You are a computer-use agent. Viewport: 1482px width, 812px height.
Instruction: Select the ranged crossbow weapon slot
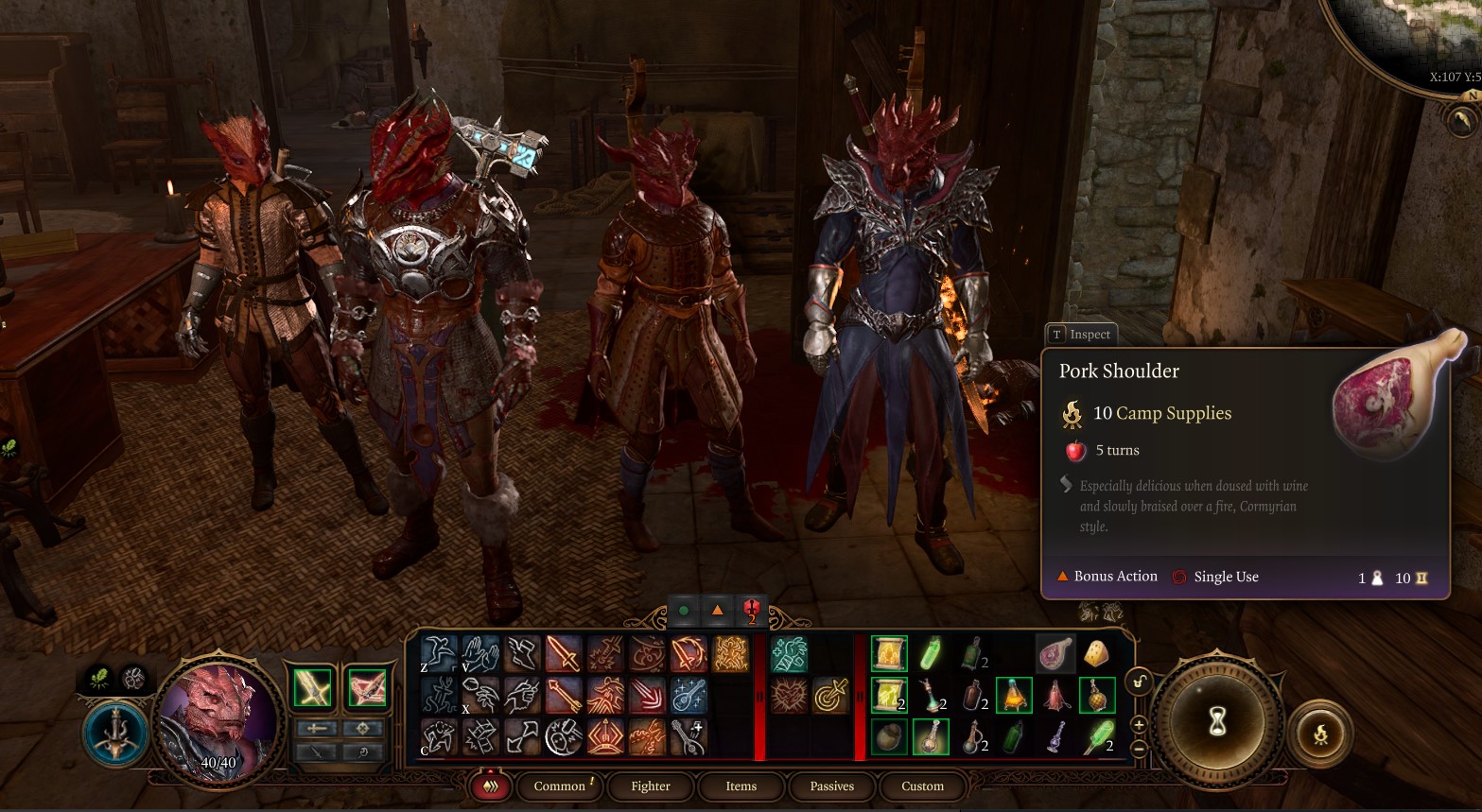(365, 688)
